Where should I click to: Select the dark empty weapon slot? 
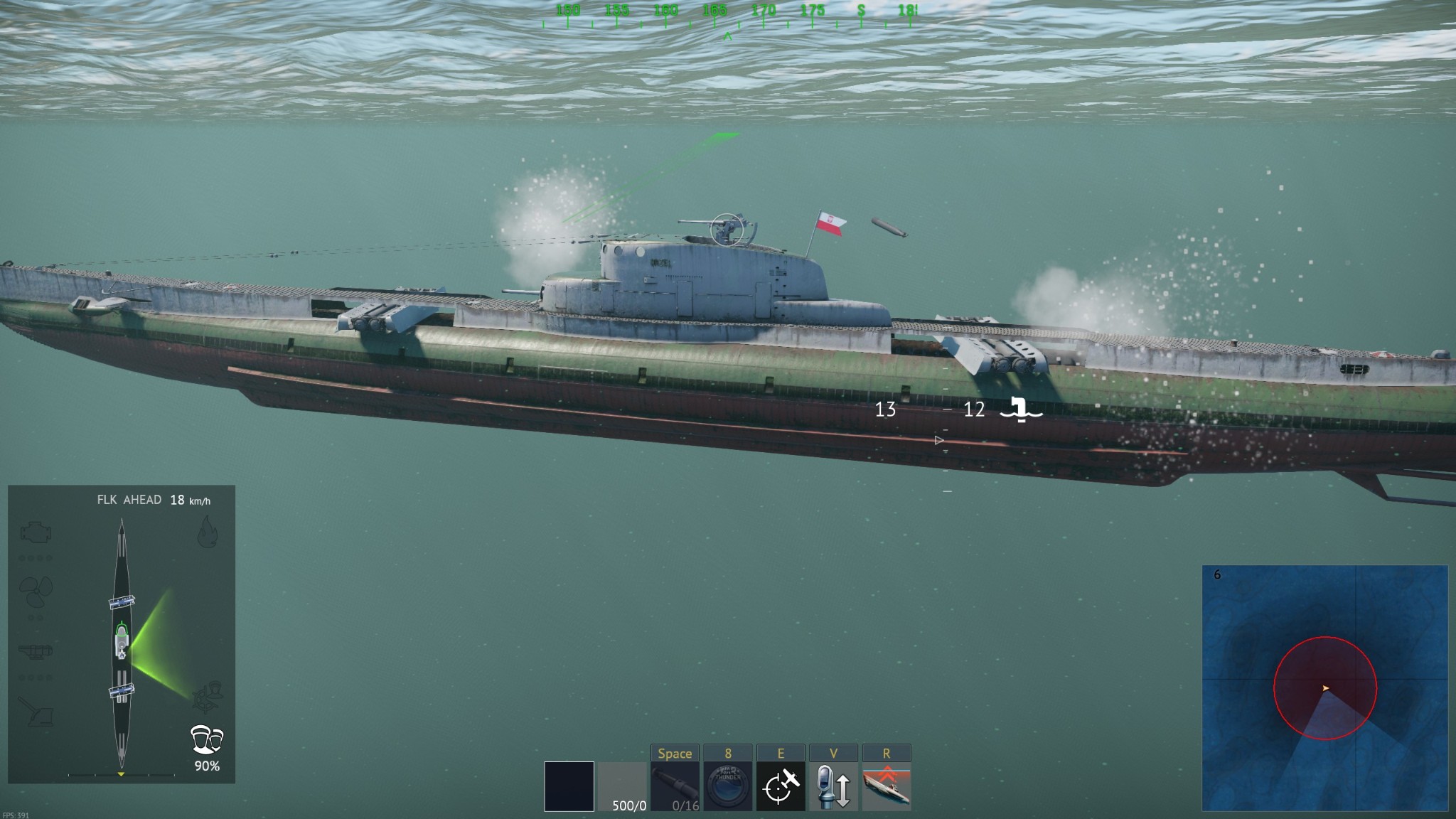(569, 786)
